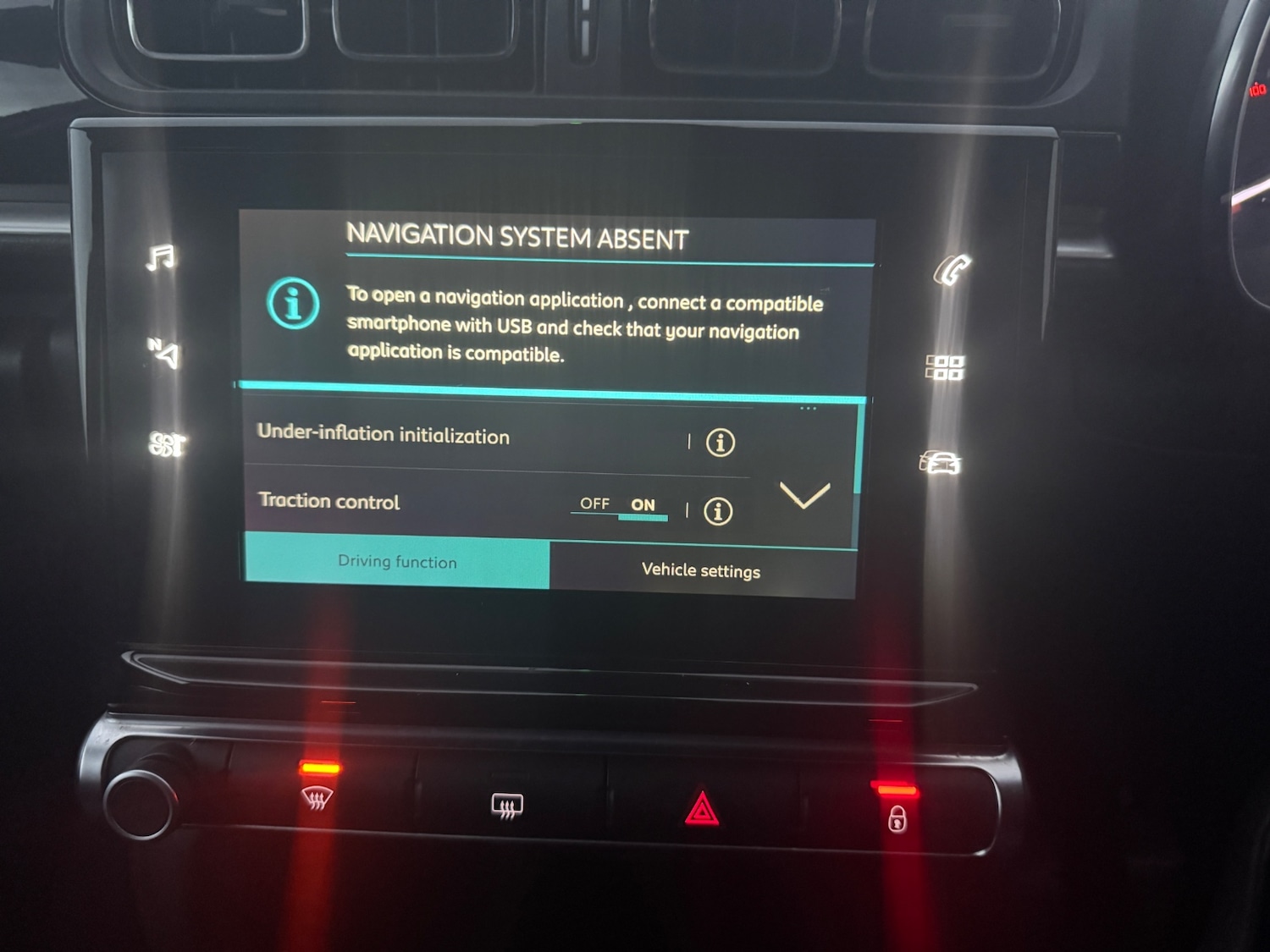Open navigation using the arrow icon
Viewport: 1270px width, 952px height.
coord(163,352)
